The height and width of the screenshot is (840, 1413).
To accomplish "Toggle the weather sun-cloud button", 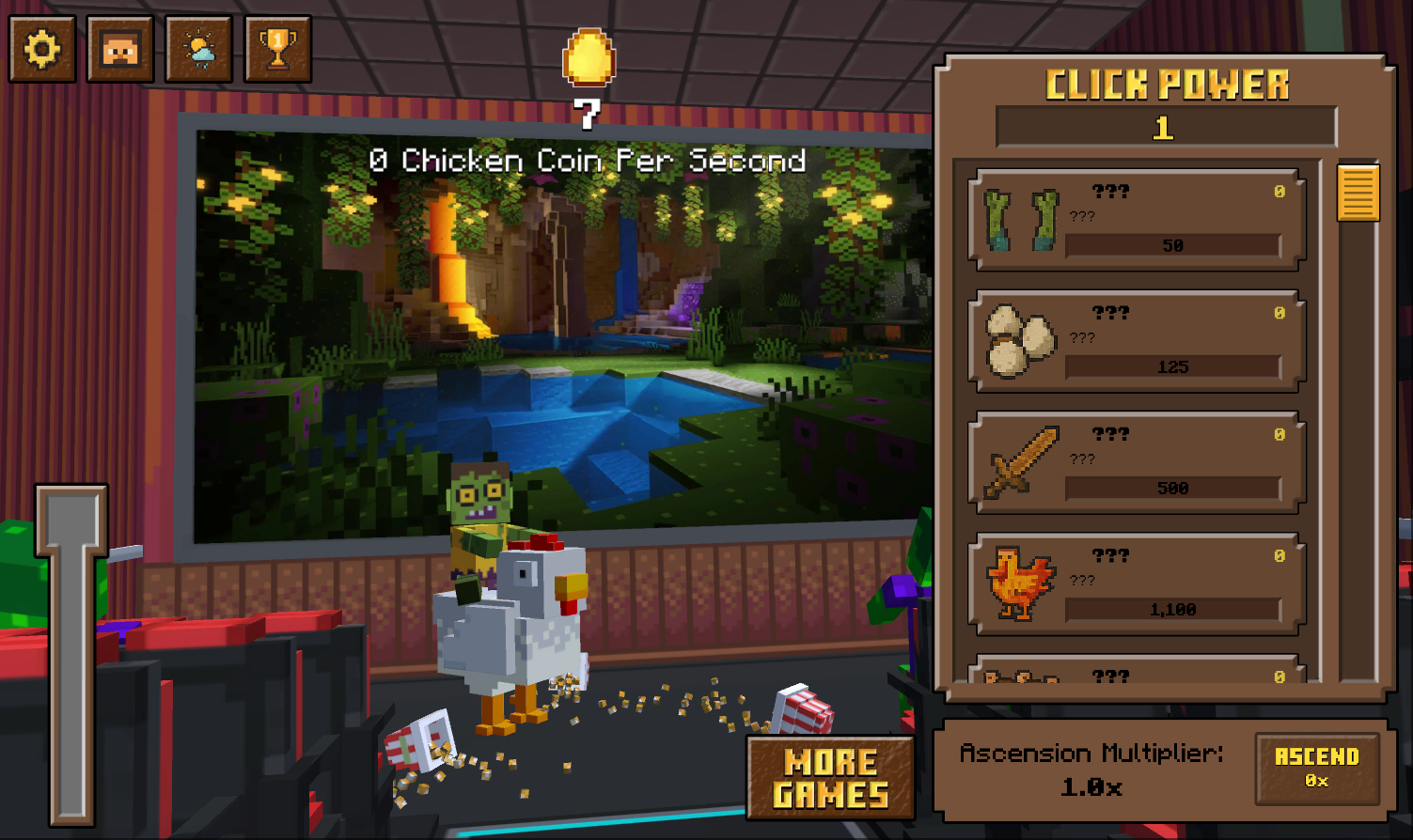I will 199,49.
